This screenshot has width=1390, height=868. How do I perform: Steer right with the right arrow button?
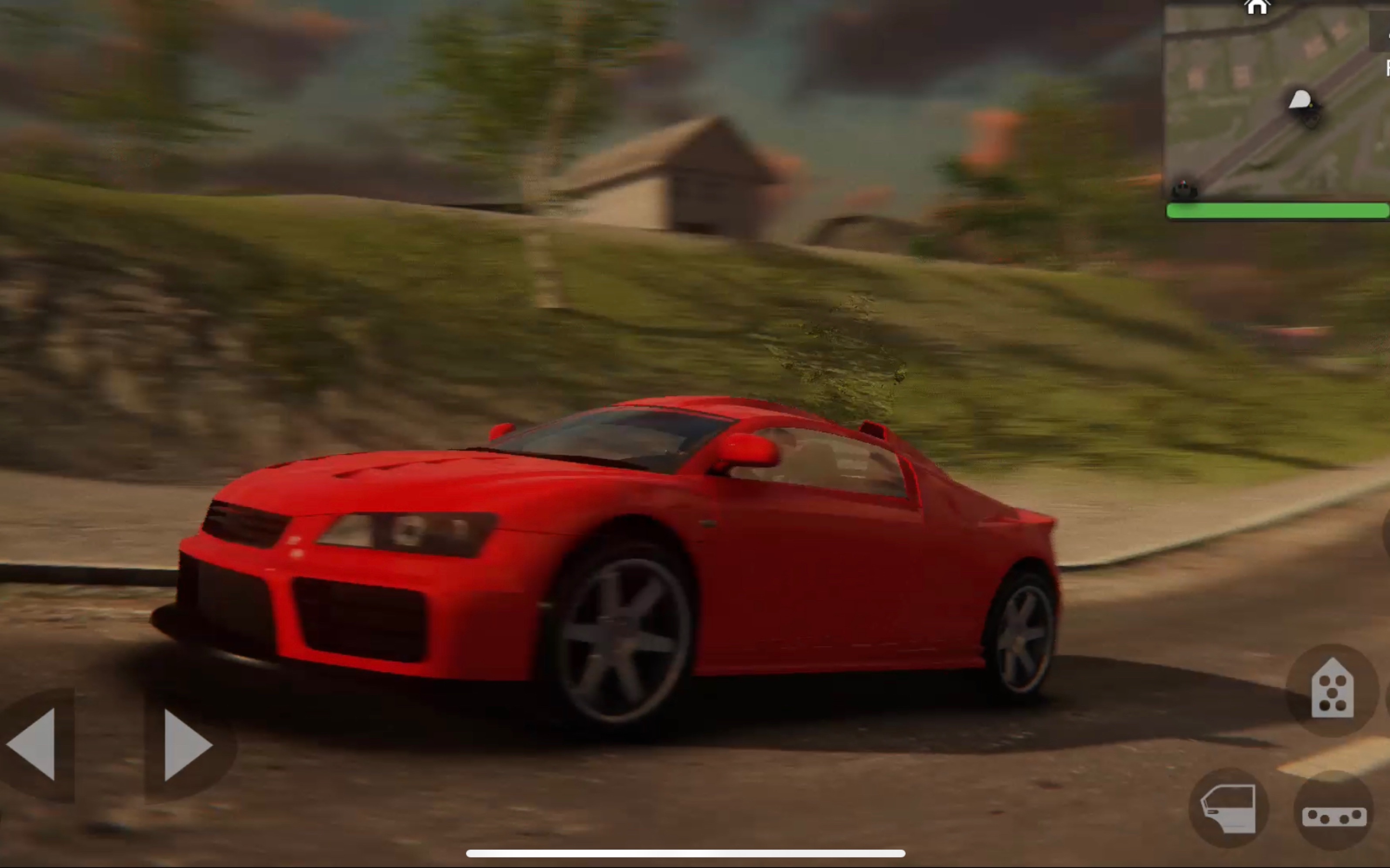[x=186, y=745]
